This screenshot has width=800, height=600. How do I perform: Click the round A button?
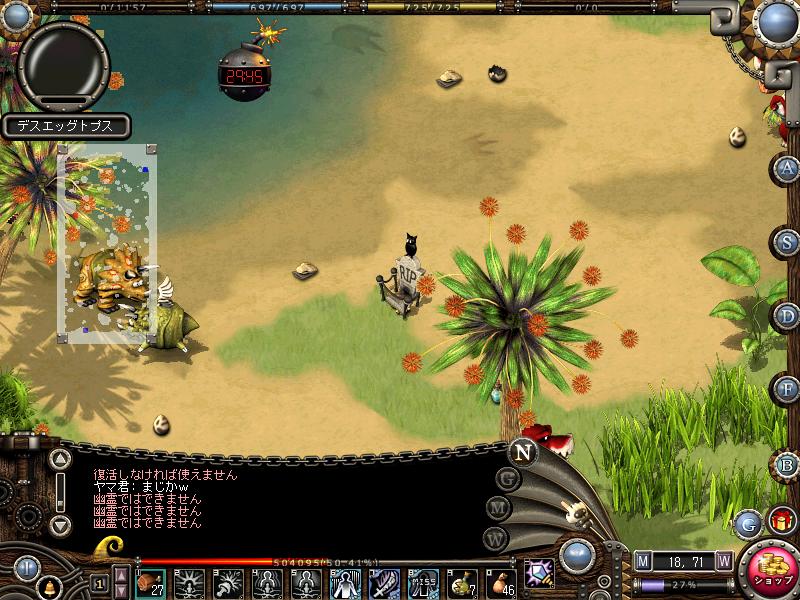click(x=788, y=168)
